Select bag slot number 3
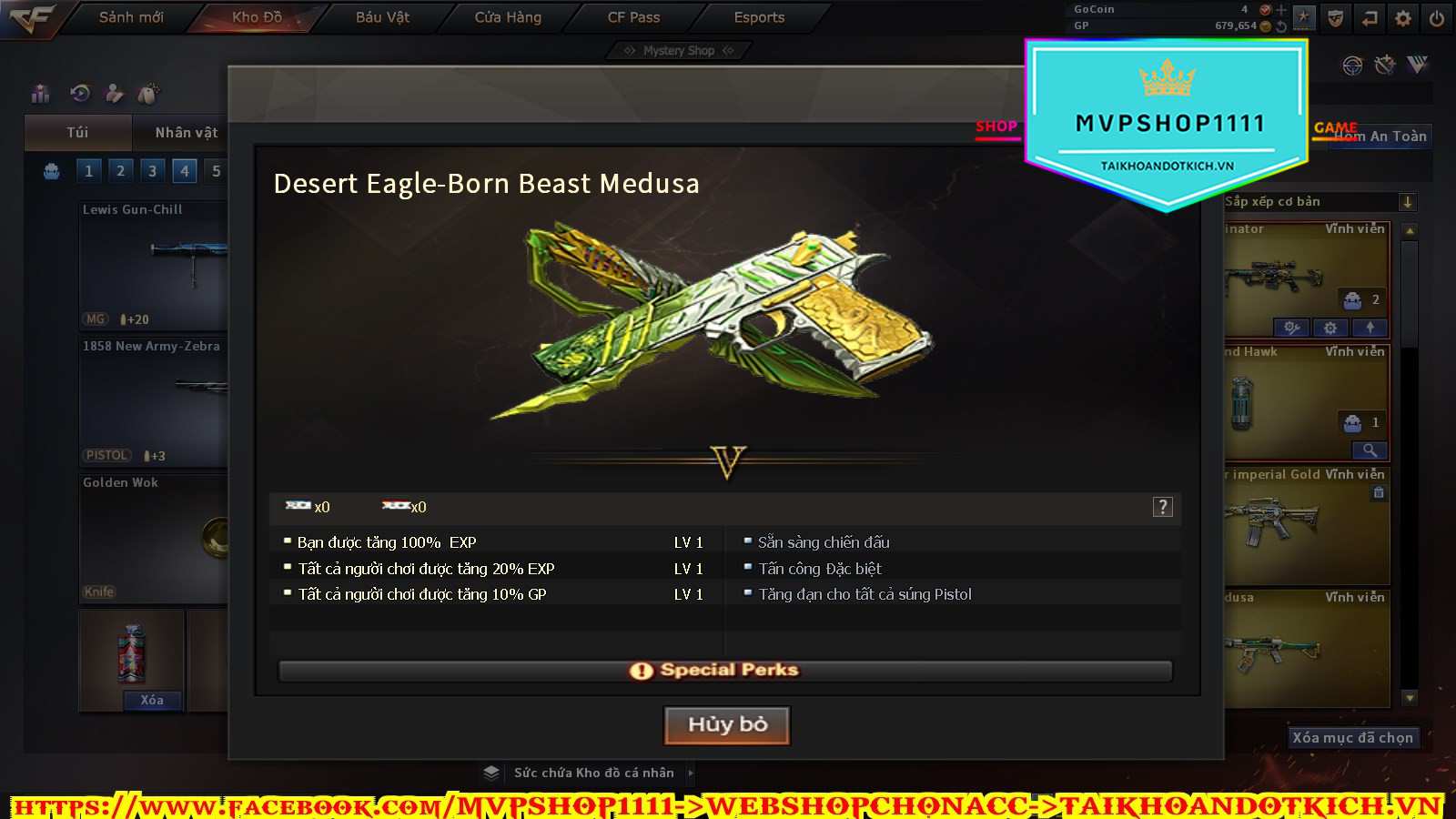1456x819 pixels. (x=152, y=171)
